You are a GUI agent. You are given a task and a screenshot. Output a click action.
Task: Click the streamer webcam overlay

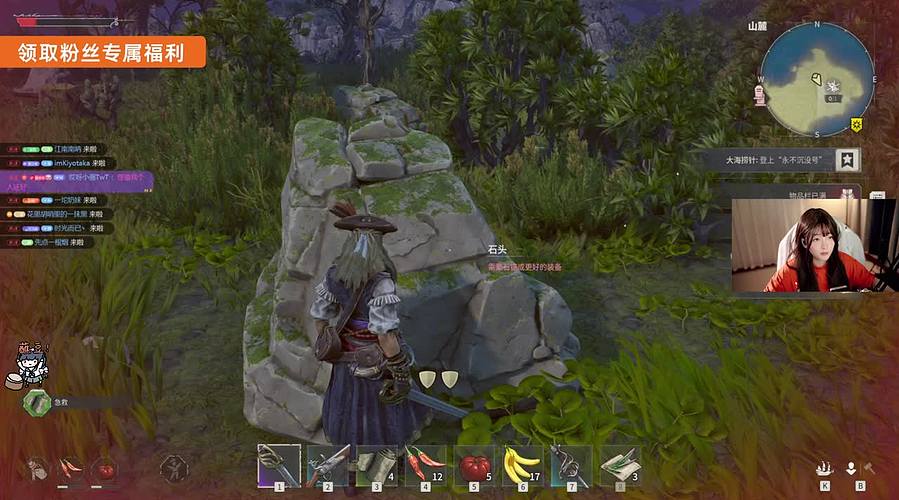(x=813, y=245)
